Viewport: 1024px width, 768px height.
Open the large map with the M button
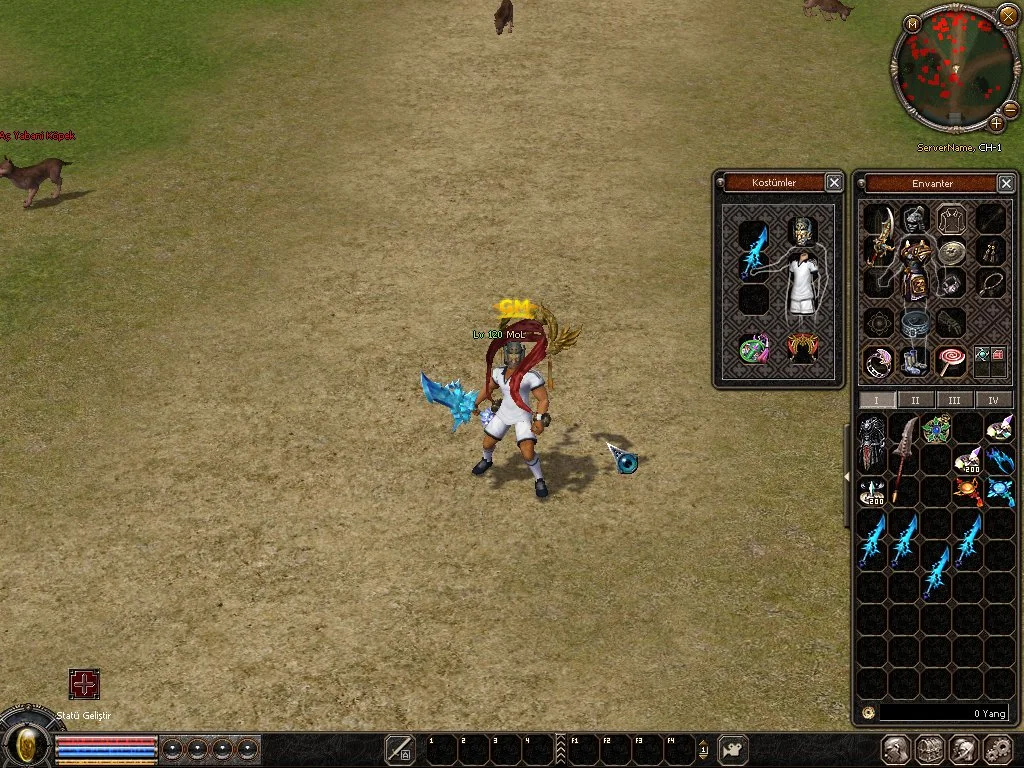click(x=912, y=23)
